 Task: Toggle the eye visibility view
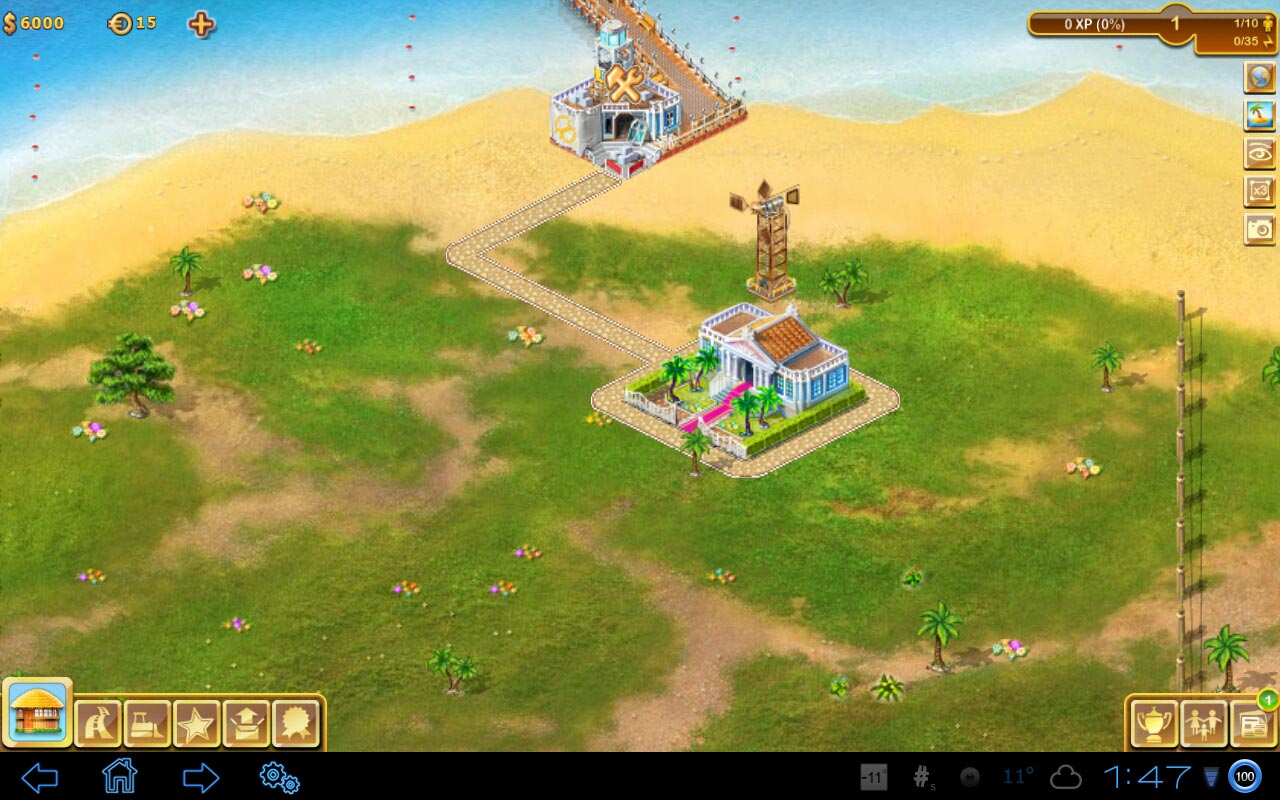point(1259,153)
